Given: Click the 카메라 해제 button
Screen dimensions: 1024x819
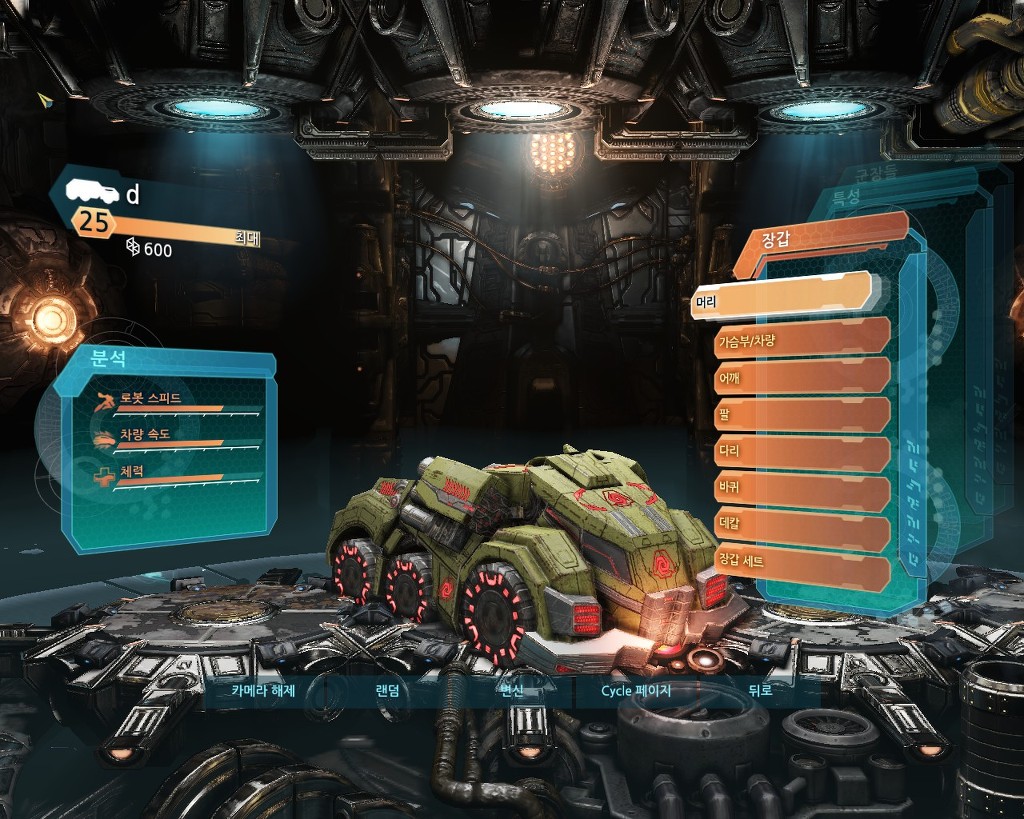Looking at the screenshot, I should coord(264,690).
